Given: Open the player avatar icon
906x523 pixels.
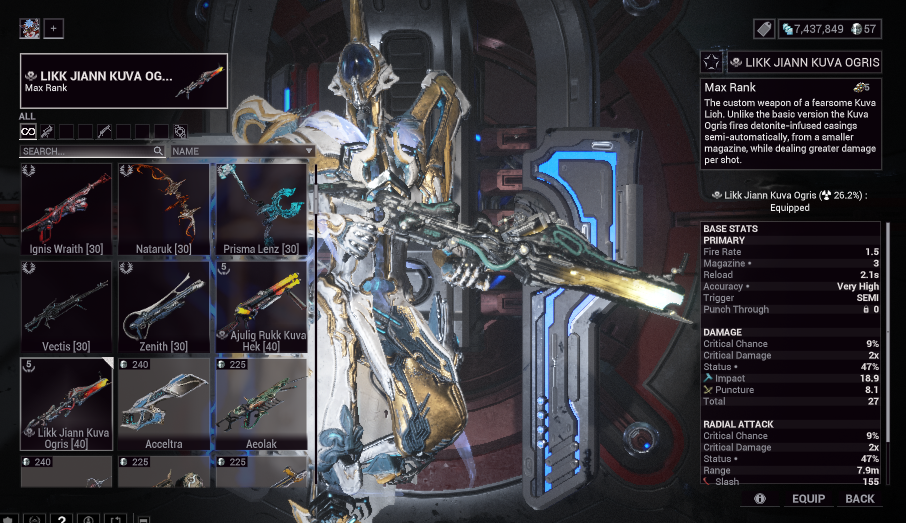Looking at the screenshot, I should (29, 28).
